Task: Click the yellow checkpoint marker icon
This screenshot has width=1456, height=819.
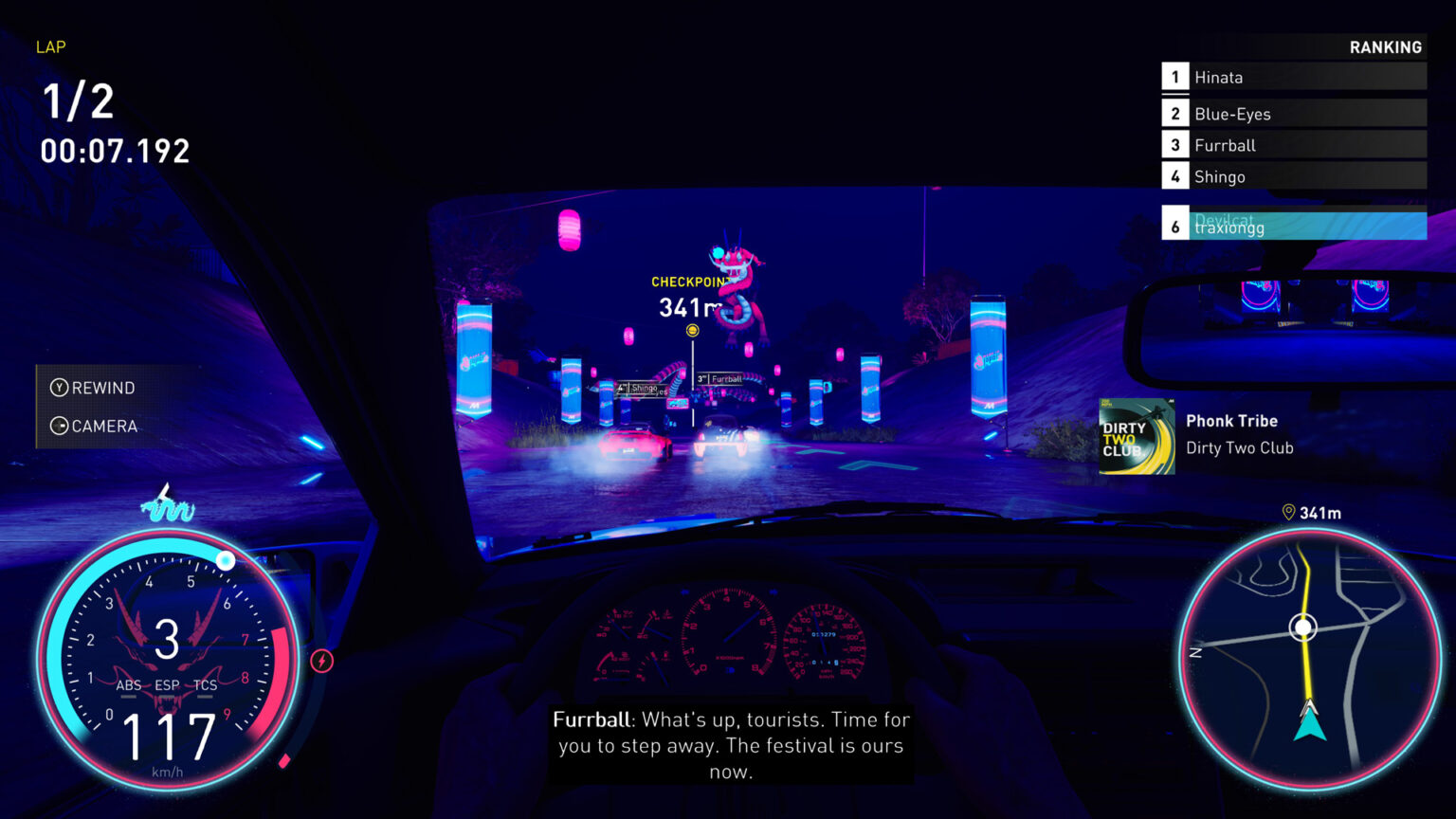Action: (x=692, y=331)
